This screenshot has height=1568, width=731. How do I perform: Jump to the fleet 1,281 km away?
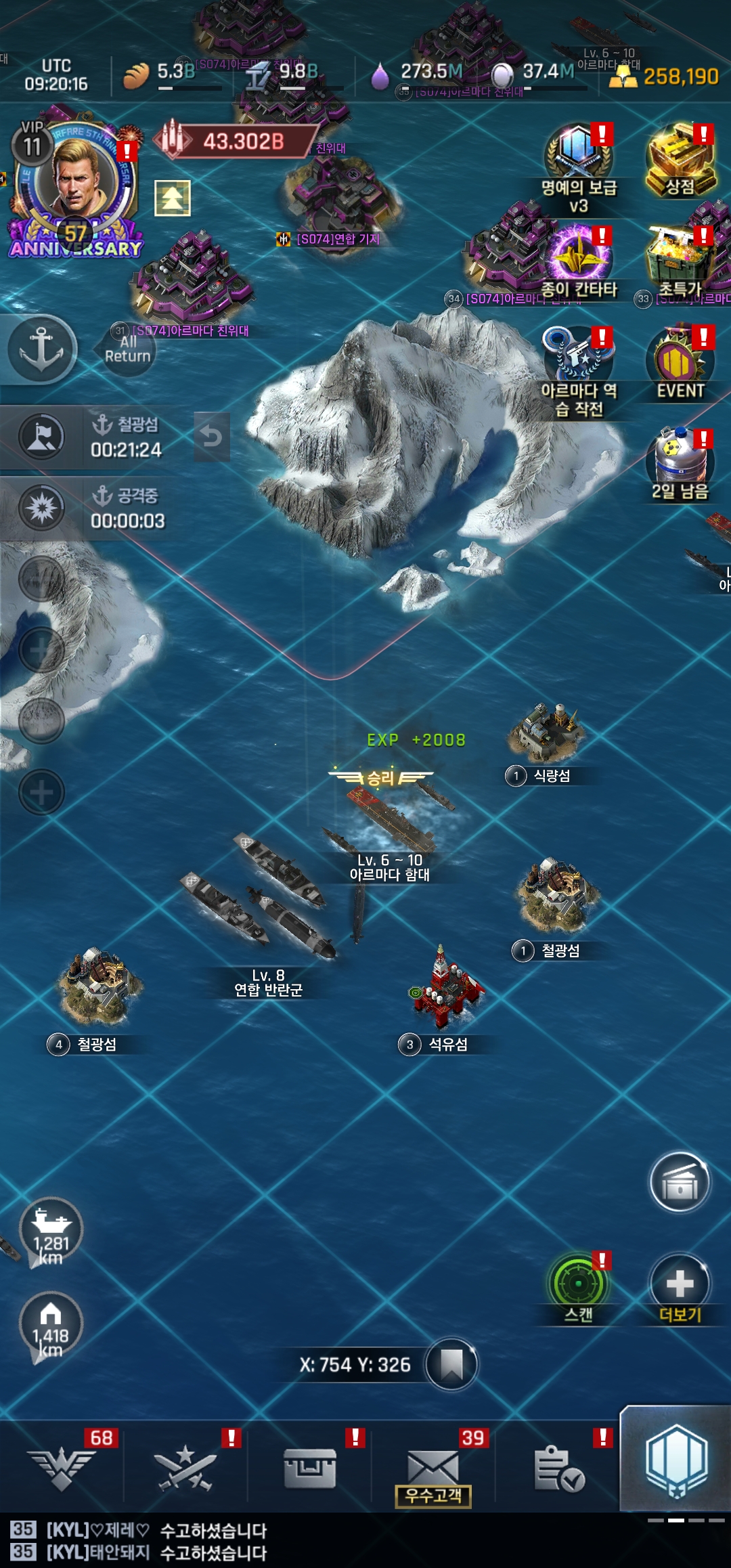51,1230
